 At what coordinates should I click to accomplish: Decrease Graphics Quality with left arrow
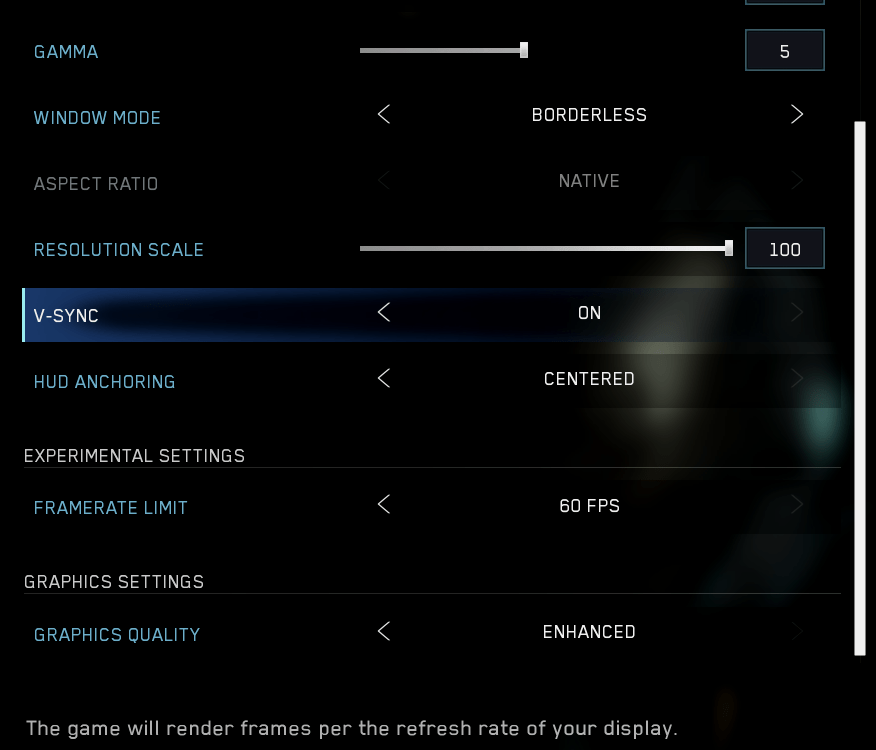point(384,632)
